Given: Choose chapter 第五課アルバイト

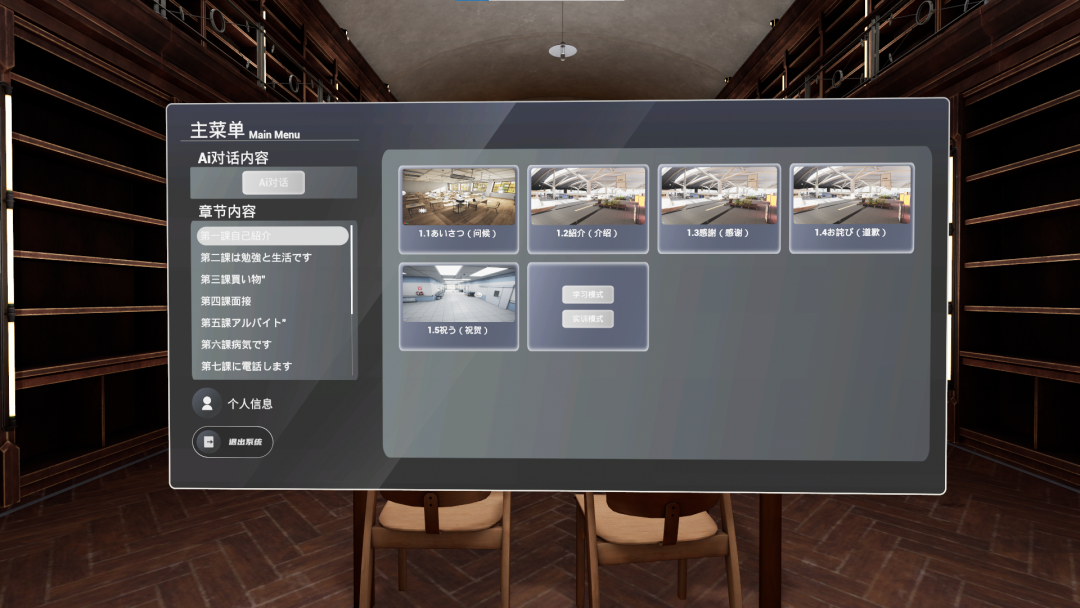Looking at the screenshot, I should [x=244, y=323].
